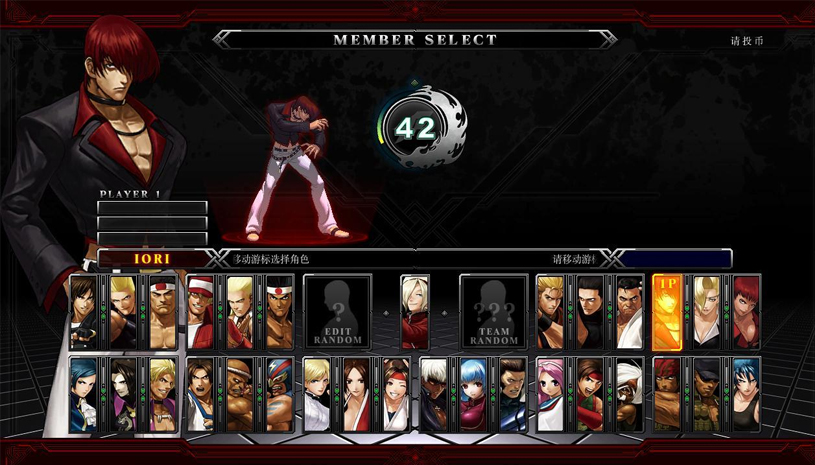Pick Takuma Sakazaki in the white gi

[x=629, y=312]
